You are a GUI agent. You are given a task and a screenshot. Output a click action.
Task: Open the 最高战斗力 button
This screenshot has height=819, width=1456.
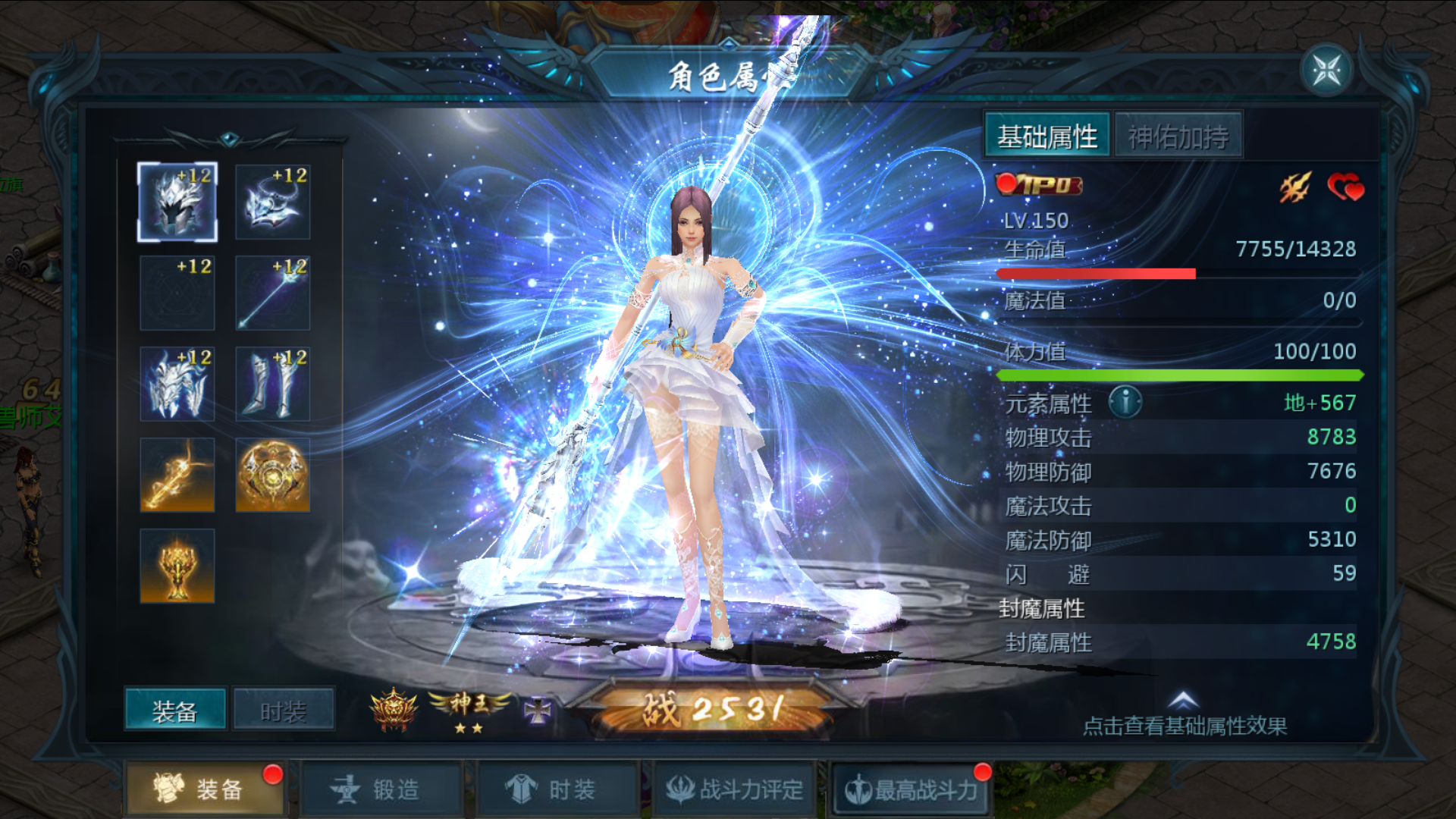[911, 789]
